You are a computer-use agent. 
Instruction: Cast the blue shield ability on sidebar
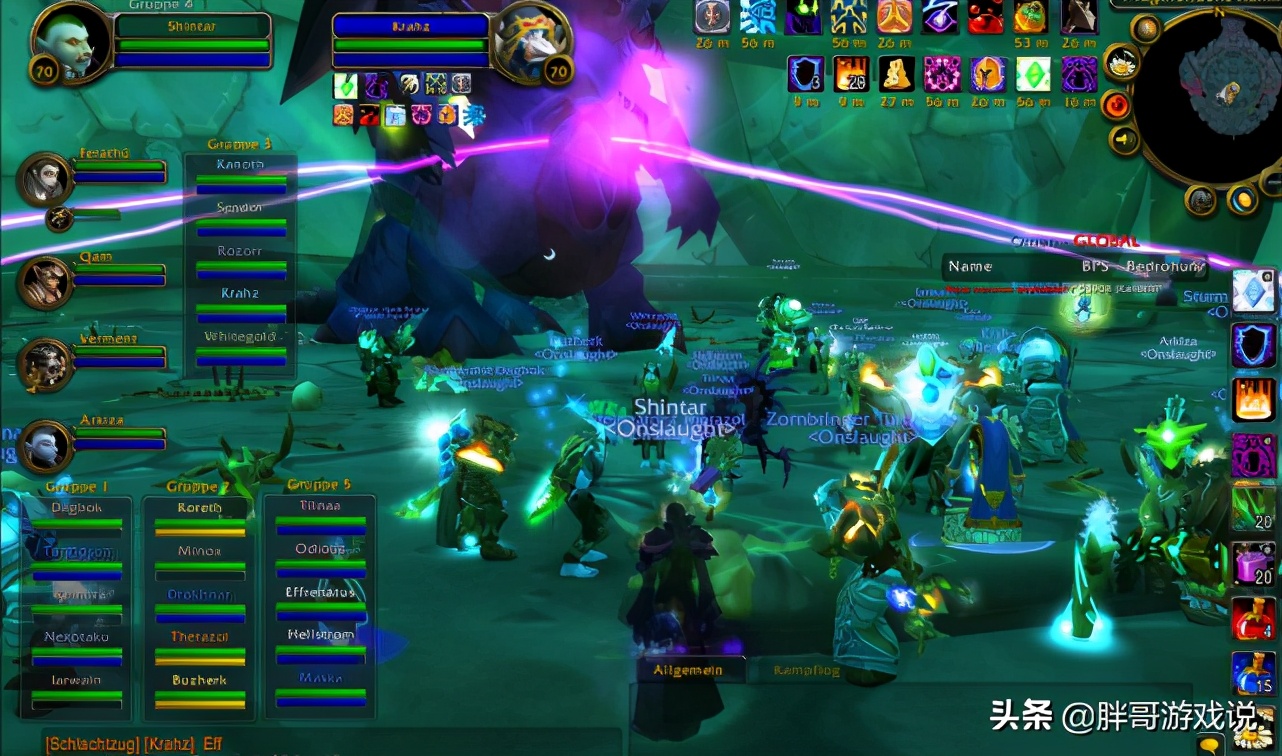coord(1253,345)
